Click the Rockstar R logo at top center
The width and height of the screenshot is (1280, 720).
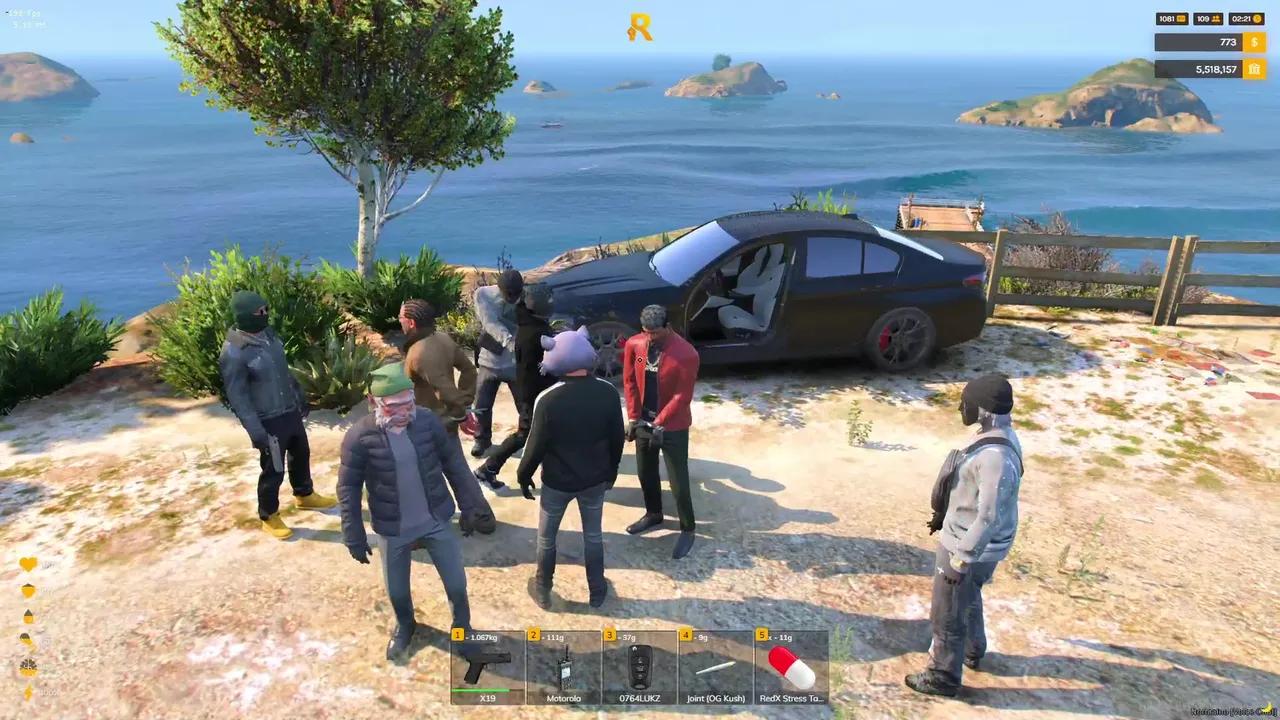640,26
